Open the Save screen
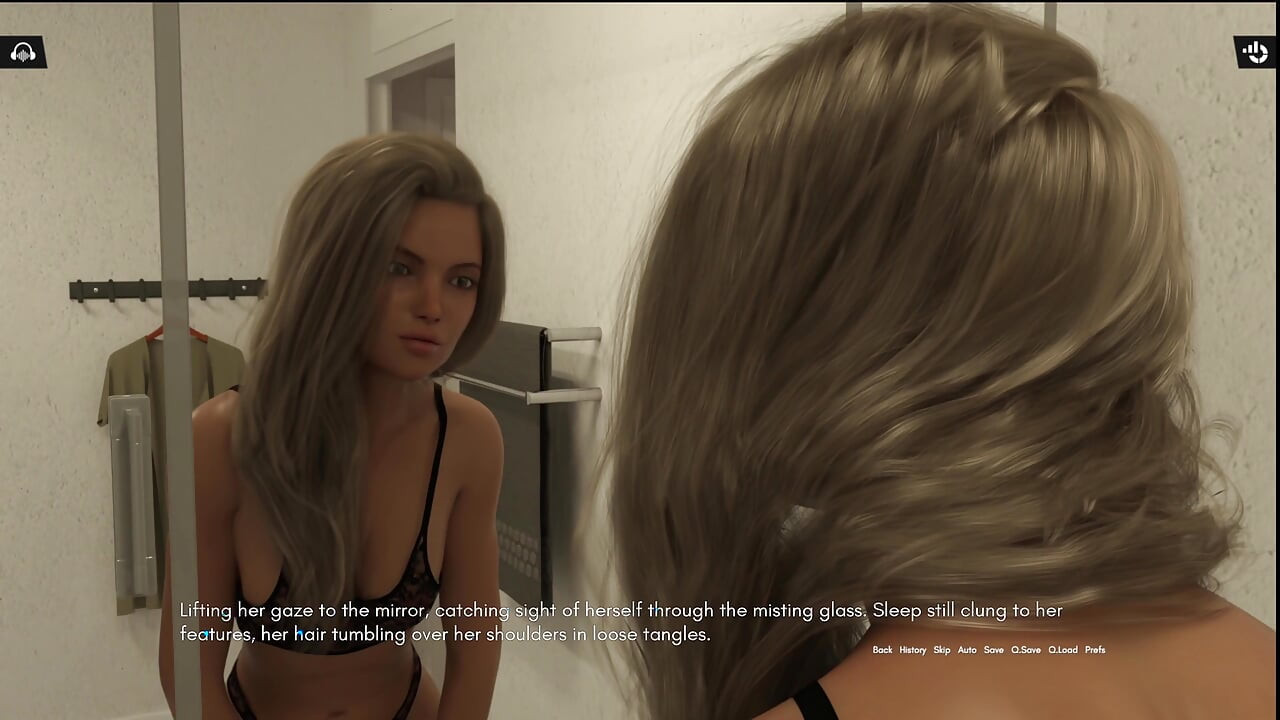Screen dimensions: 1280x720 tap(993, 650)
